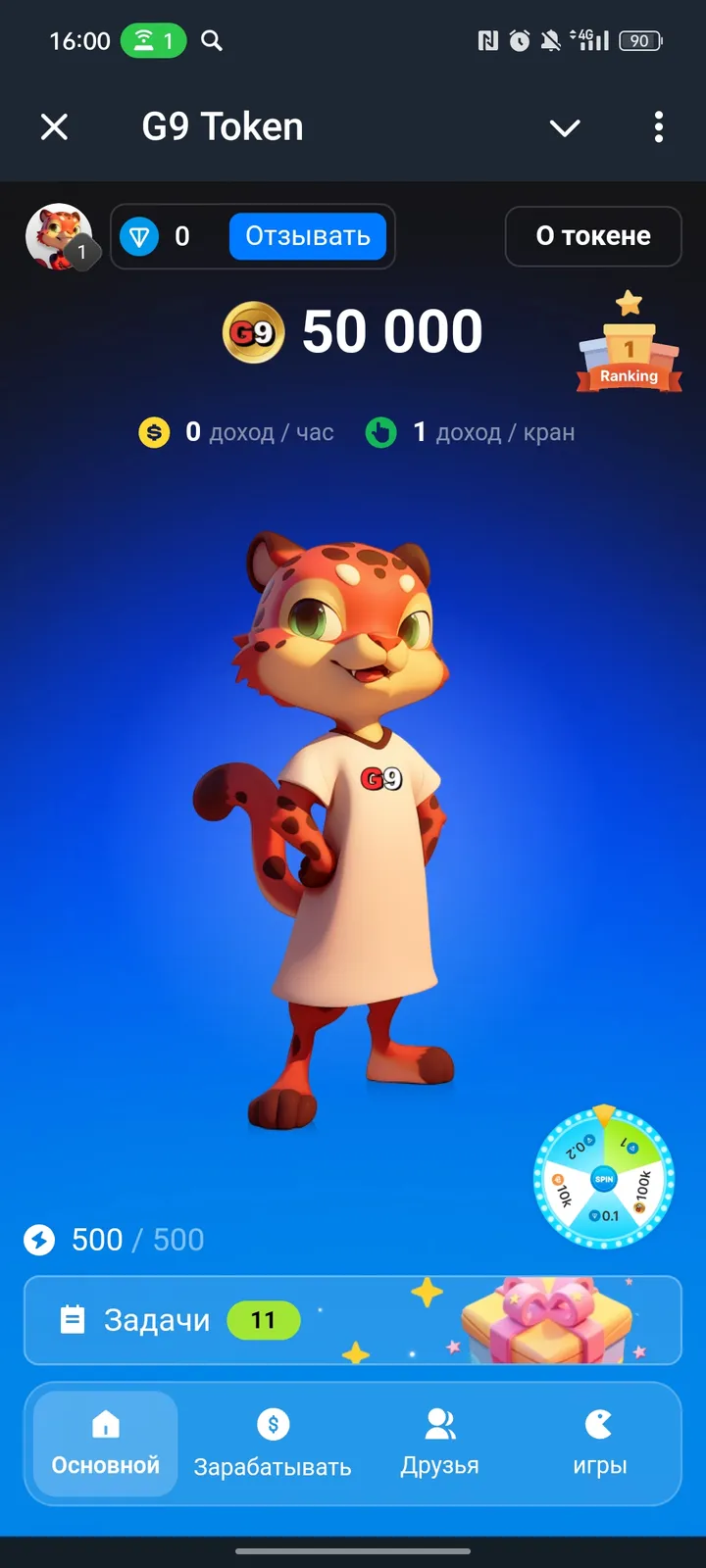
Task: Open the player profile avatar
Action: pyautogui.click(x=60, y=236)
